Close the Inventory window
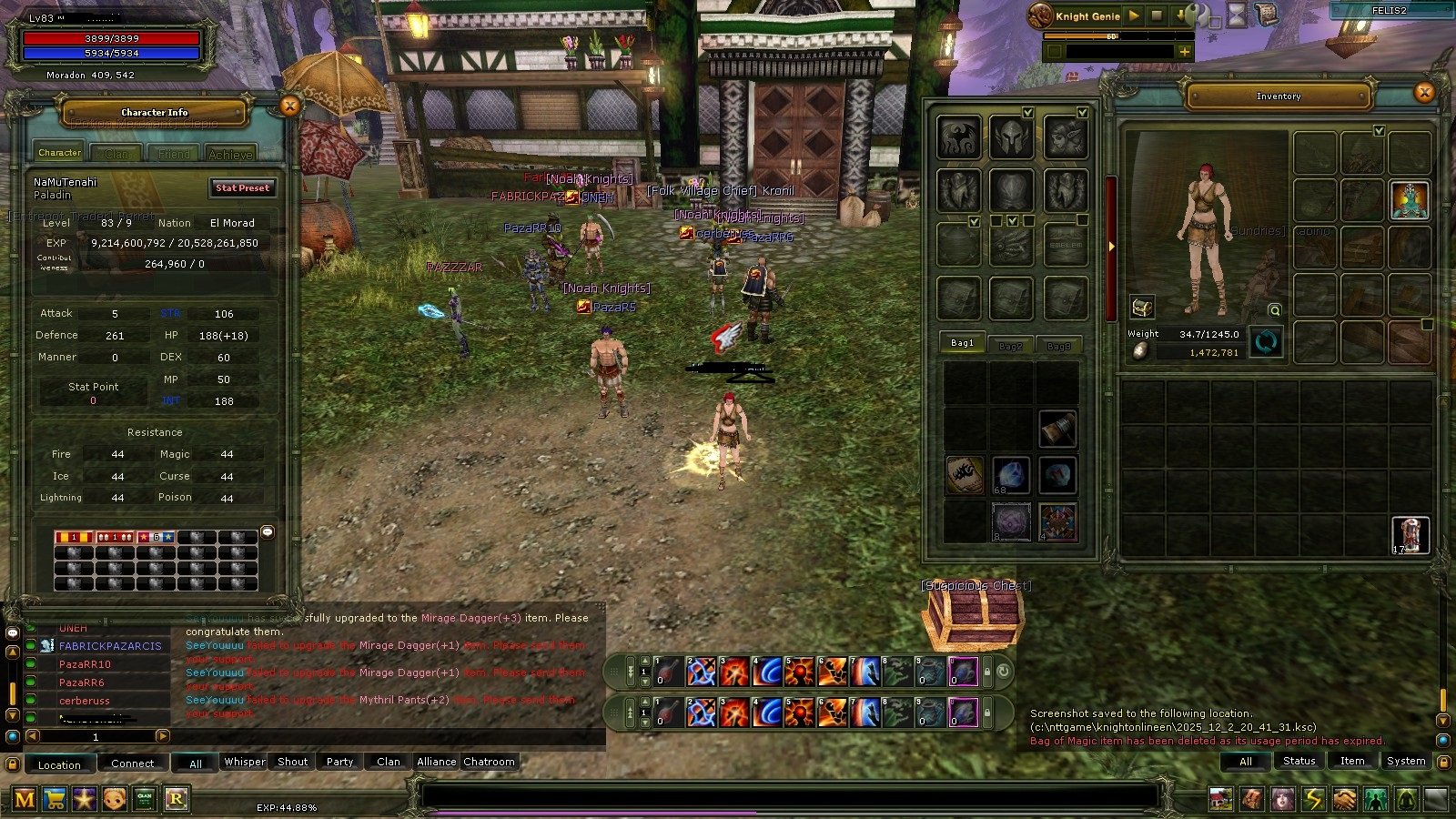 1424,92
